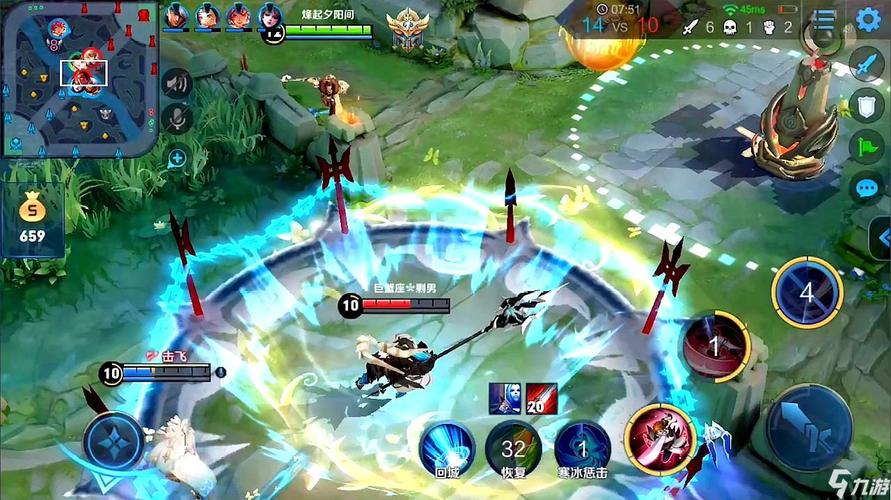Open the minimap

click(80, 78)
